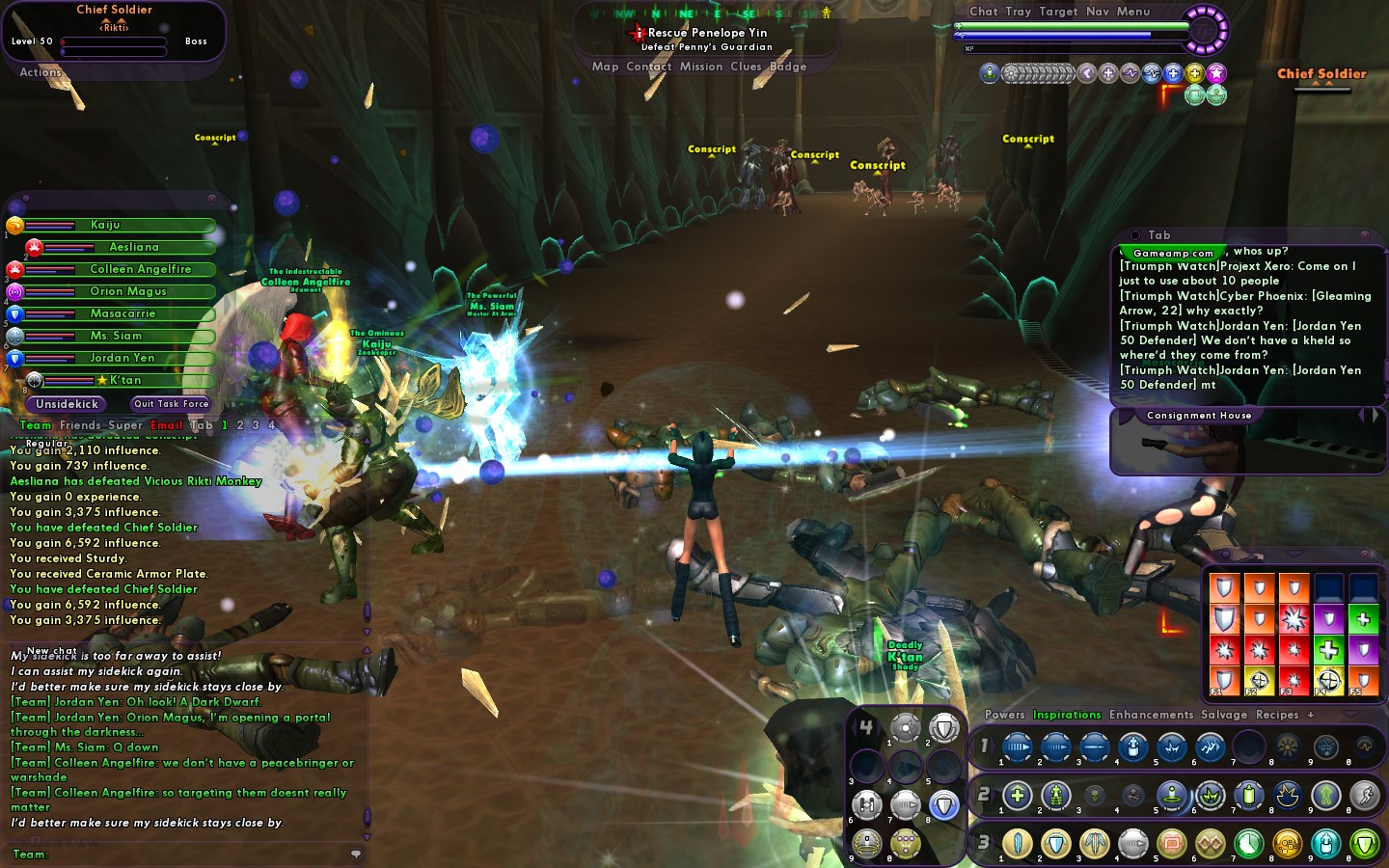Open the Actions menu for the target
This screenshot has height=868, width=1389.
tap(40, 72)
